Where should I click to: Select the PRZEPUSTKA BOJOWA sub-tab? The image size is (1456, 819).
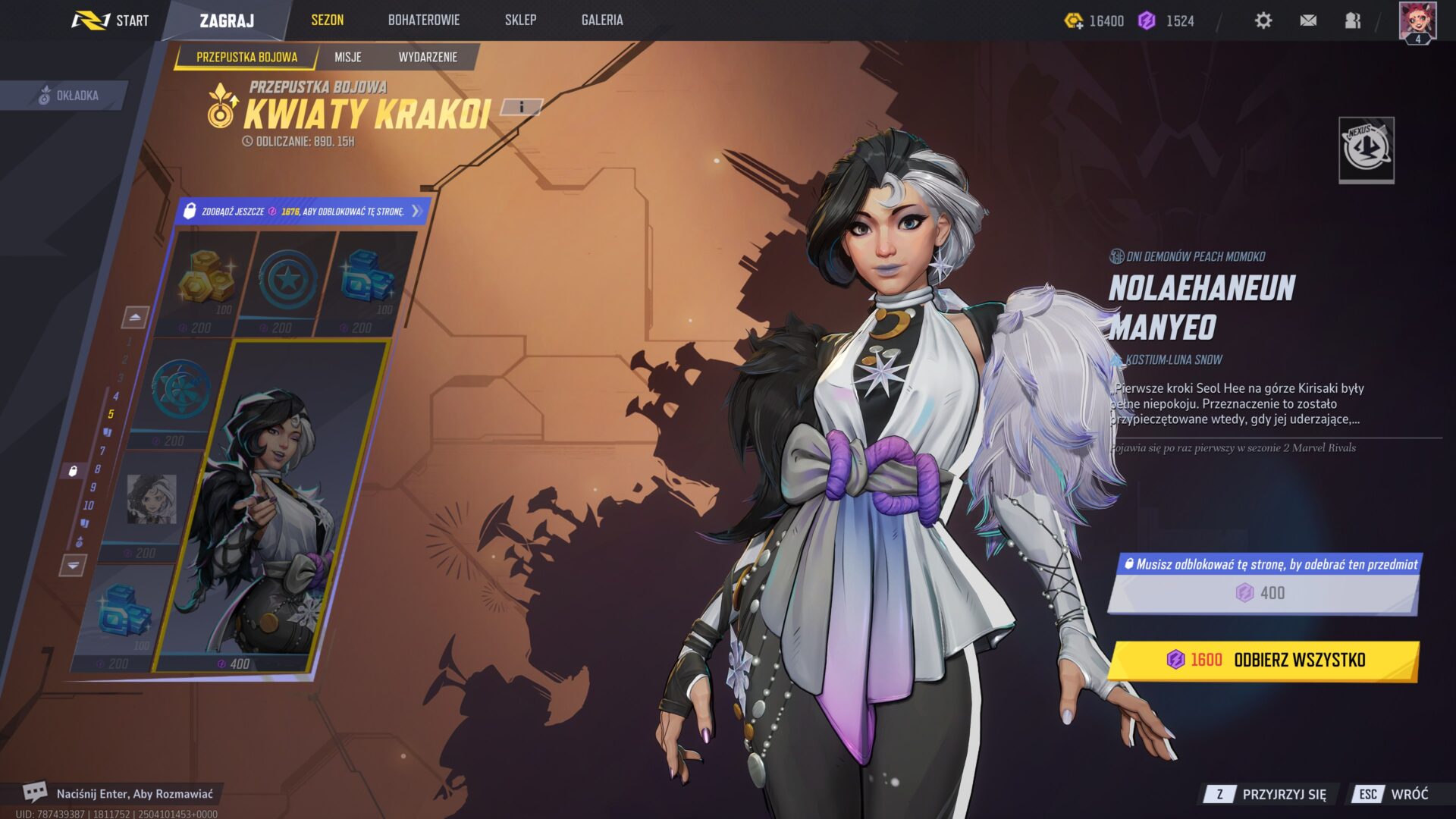(x=246, y=57)
